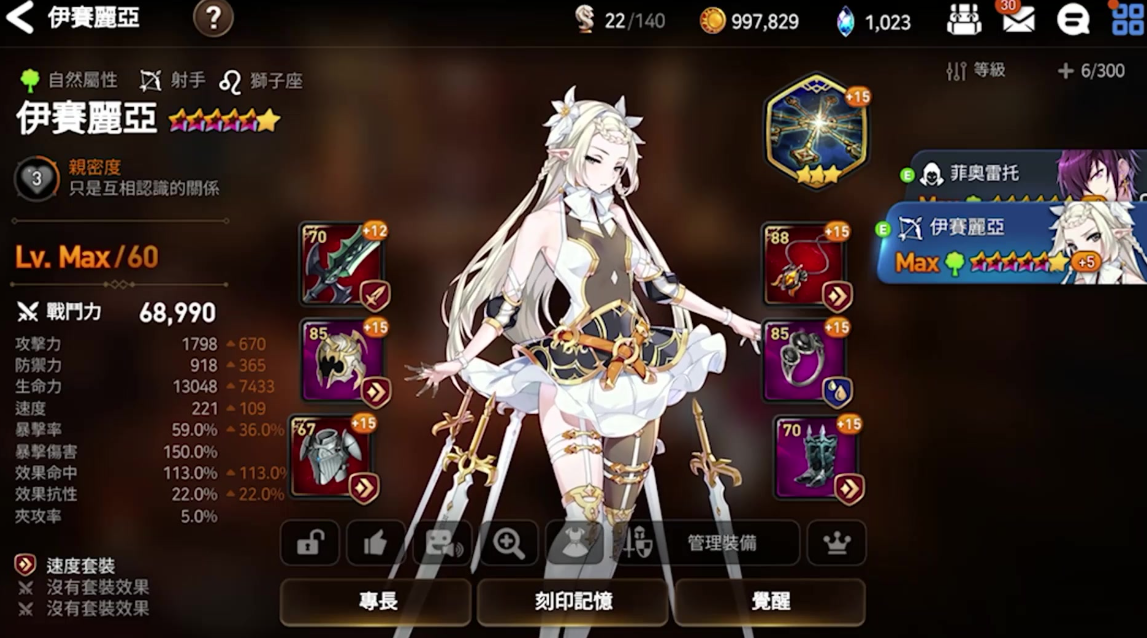Open the 覺醒 awakening button
The width and height of the screenshot is (1147, 638).
[x=770, y=601]
